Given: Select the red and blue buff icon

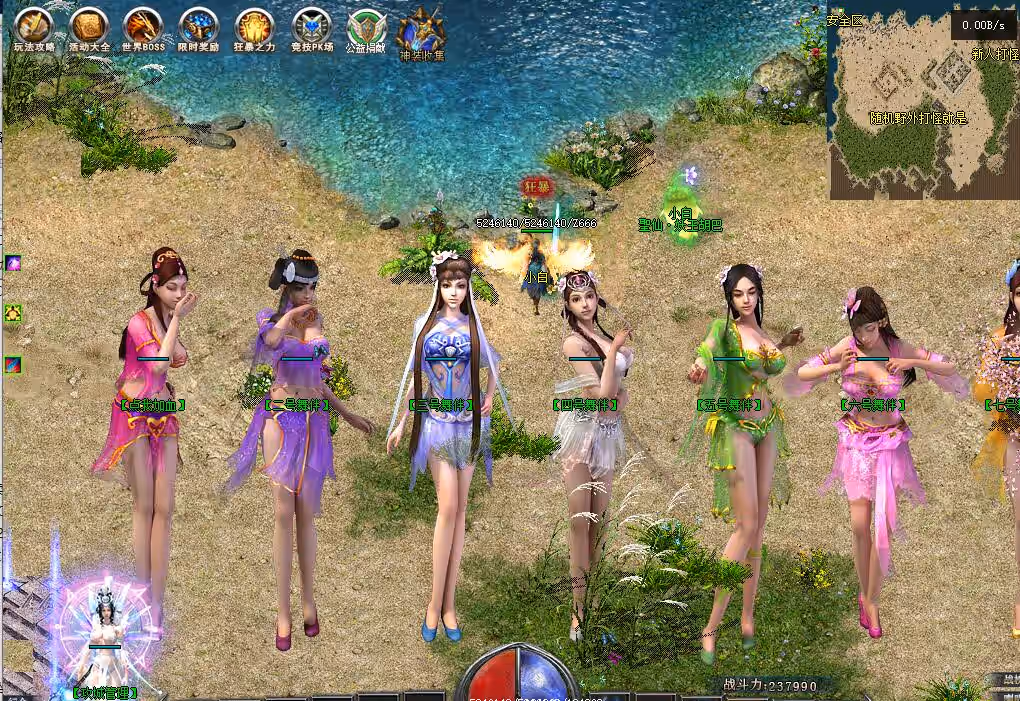Looking at the screenshot, I should pos(13,365).
